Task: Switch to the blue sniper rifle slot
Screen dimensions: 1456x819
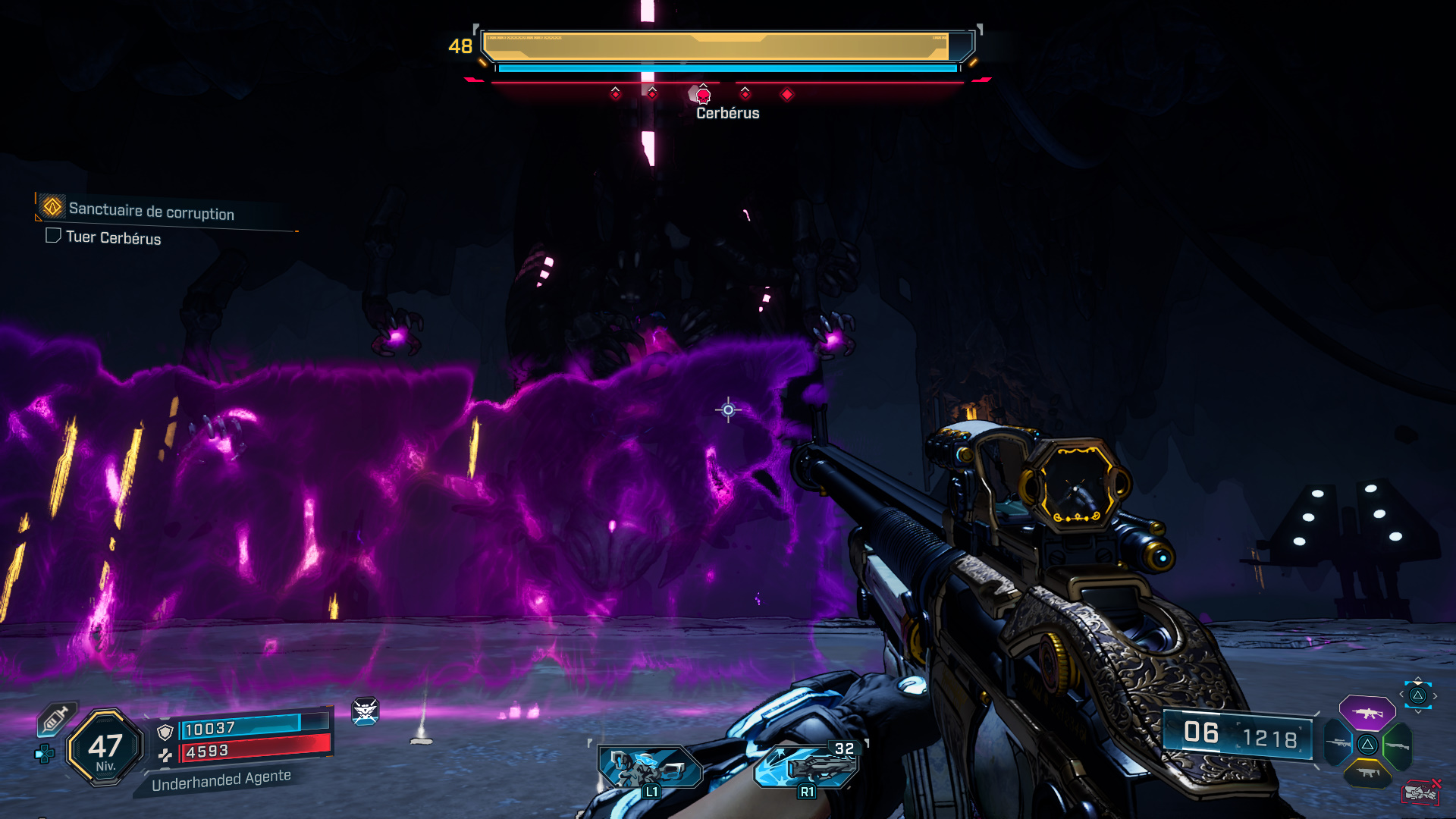Action: click(1338, 743)
